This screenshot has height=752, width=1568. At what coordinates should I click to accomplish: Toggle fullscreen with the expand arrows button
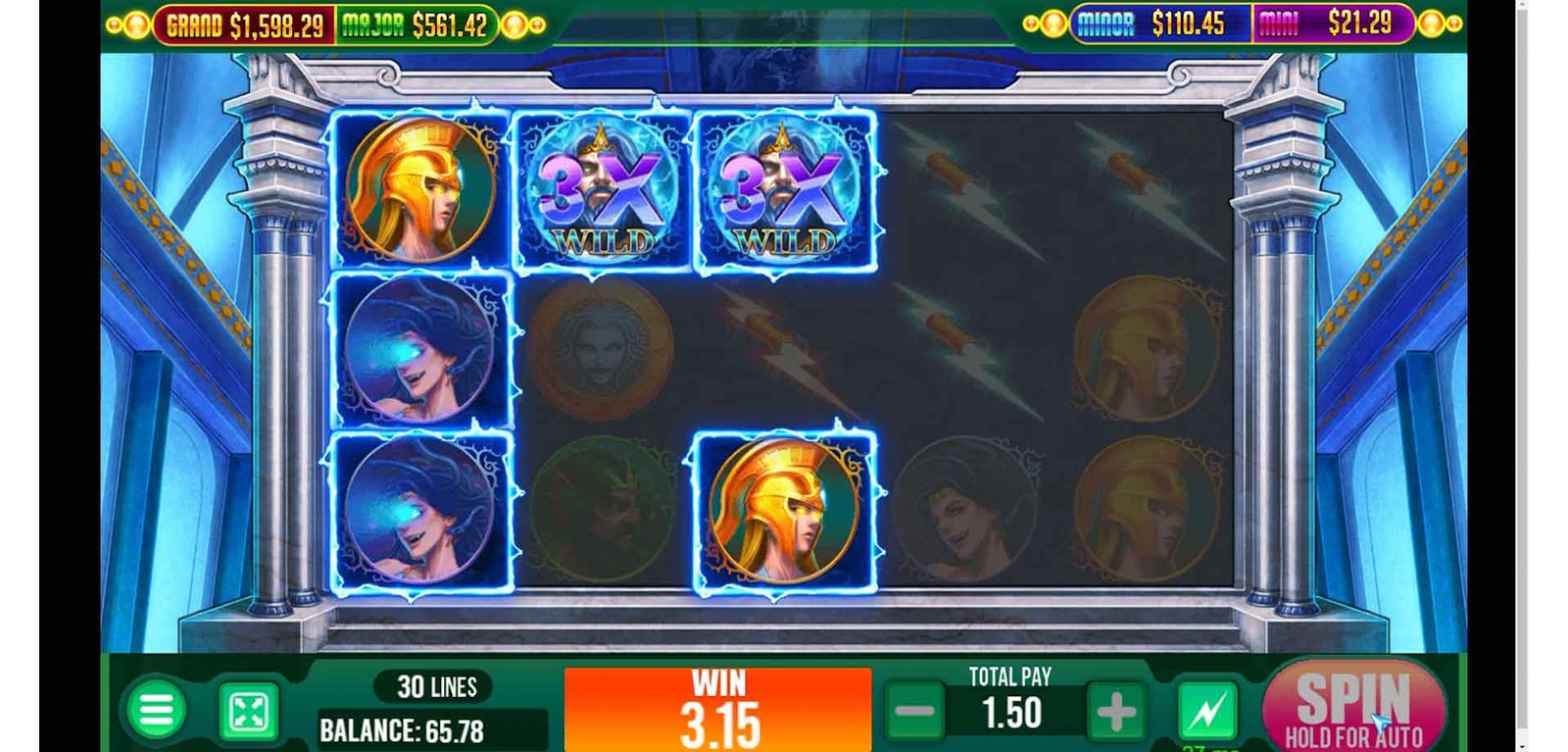coord(249,712)
